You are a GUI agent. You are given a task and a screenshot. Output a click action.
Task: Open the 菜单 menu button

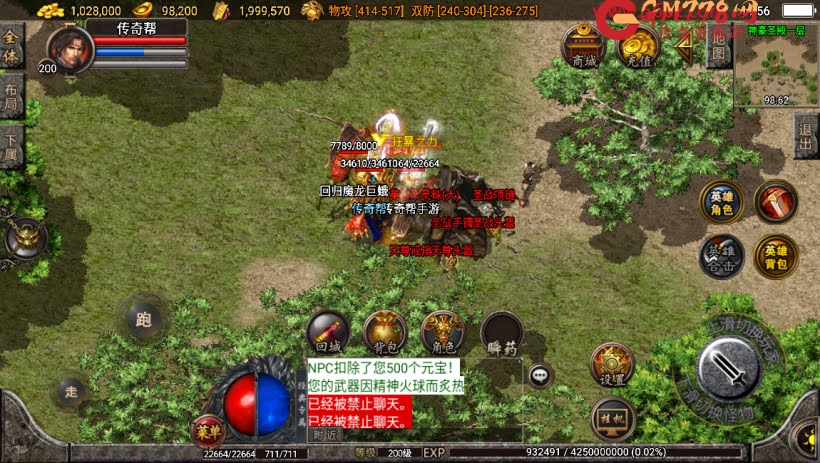(x=207, y=432)
